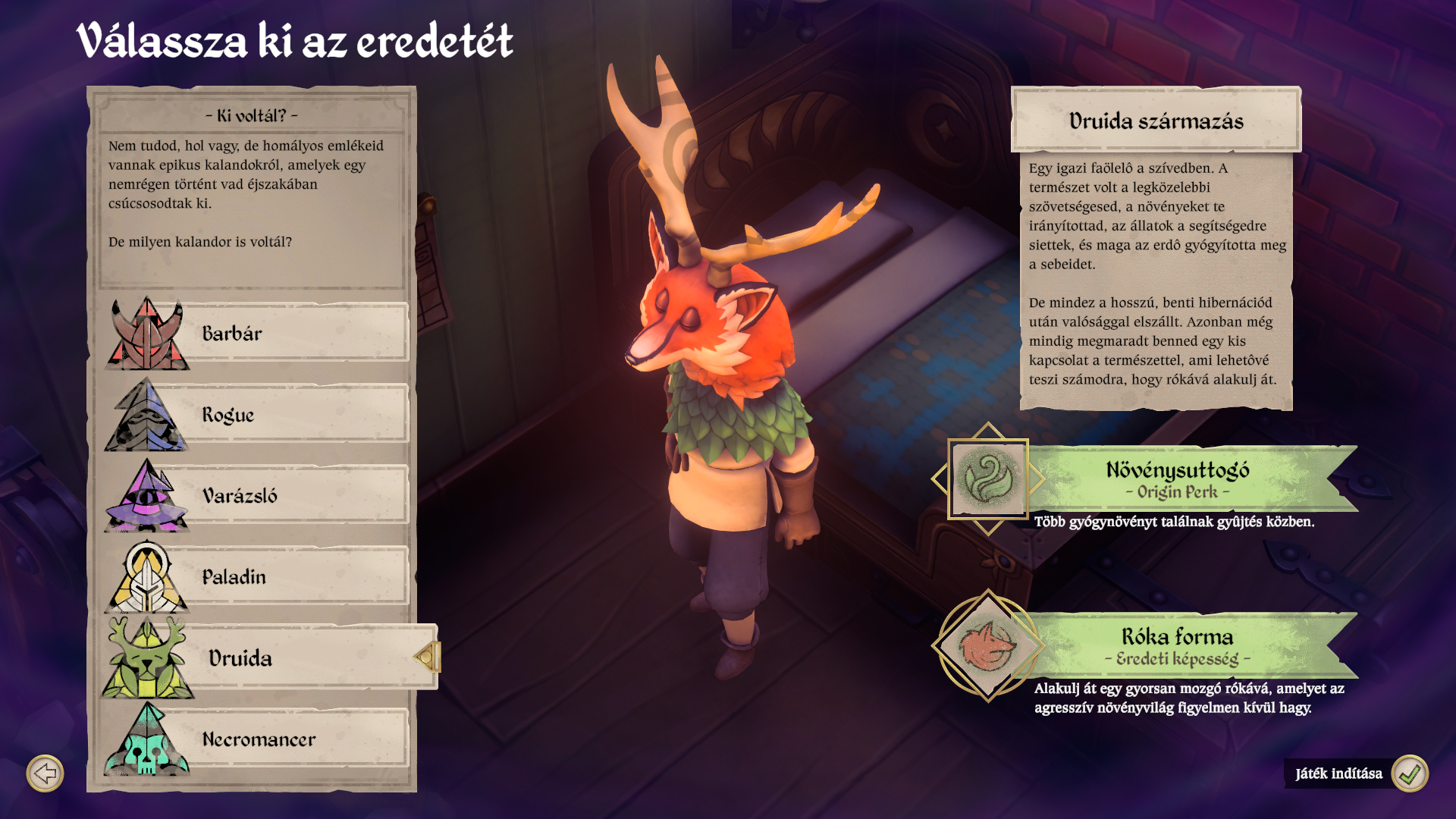Choose the Druida origin

point(269,657)
